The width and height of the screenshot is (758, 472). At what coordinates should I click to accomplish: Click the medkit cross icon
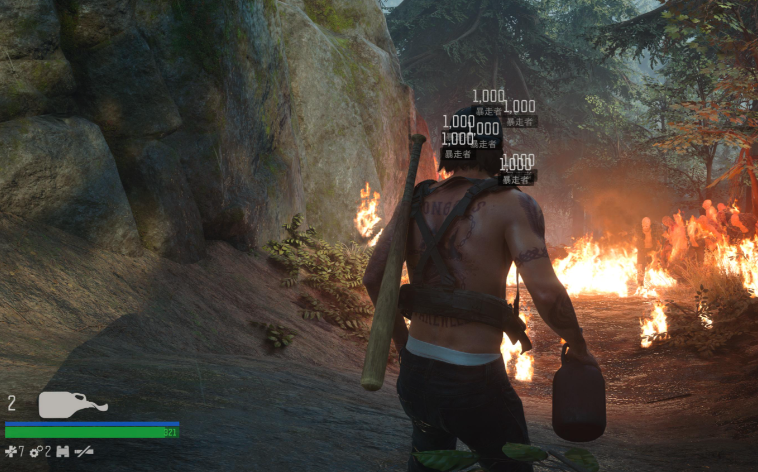pyautogui.click(x=11, y=452)
